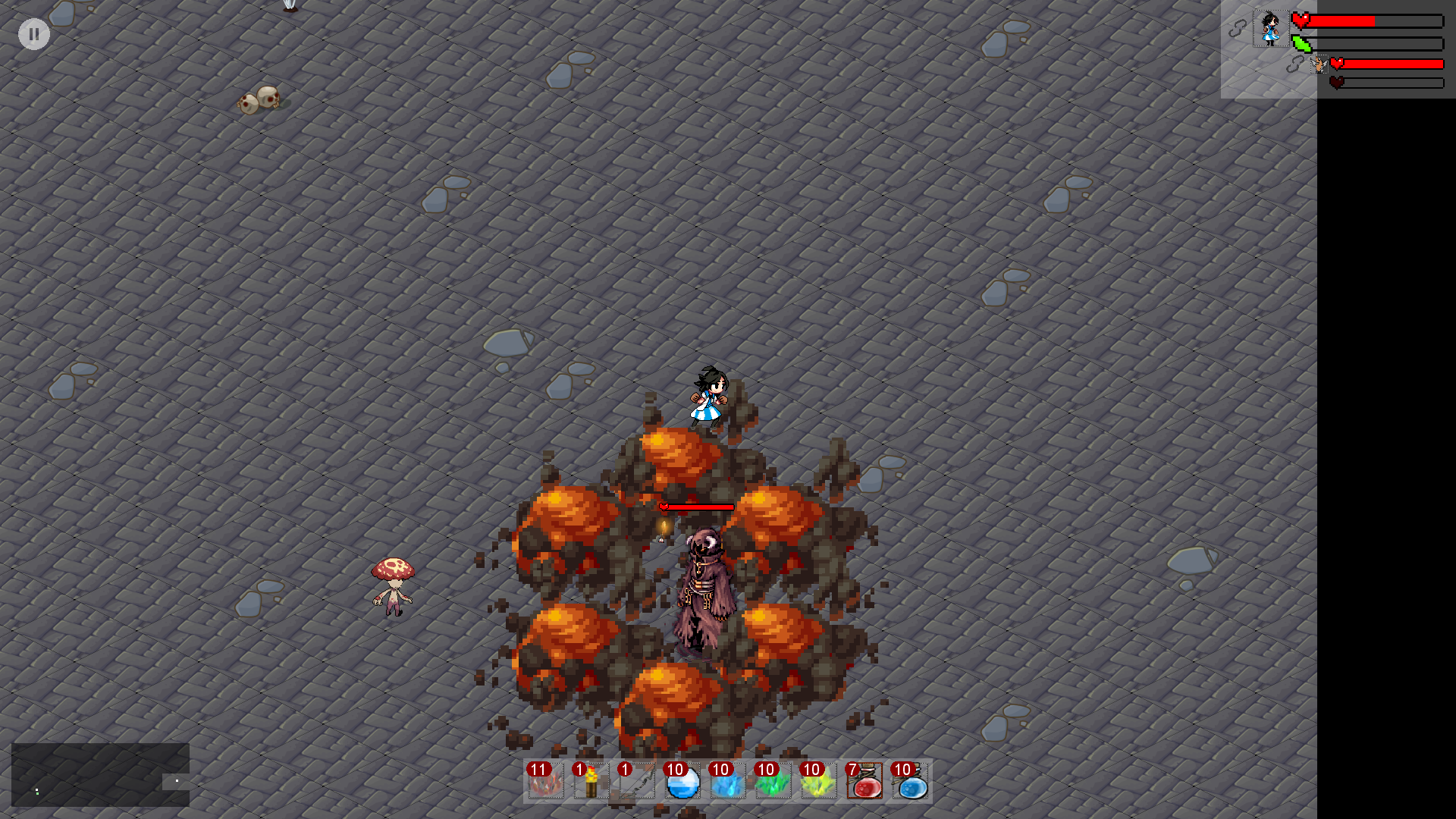The width and height of the screenshot is (1456, 819).
Task: Use the red health potion slot
Action: 864,781
